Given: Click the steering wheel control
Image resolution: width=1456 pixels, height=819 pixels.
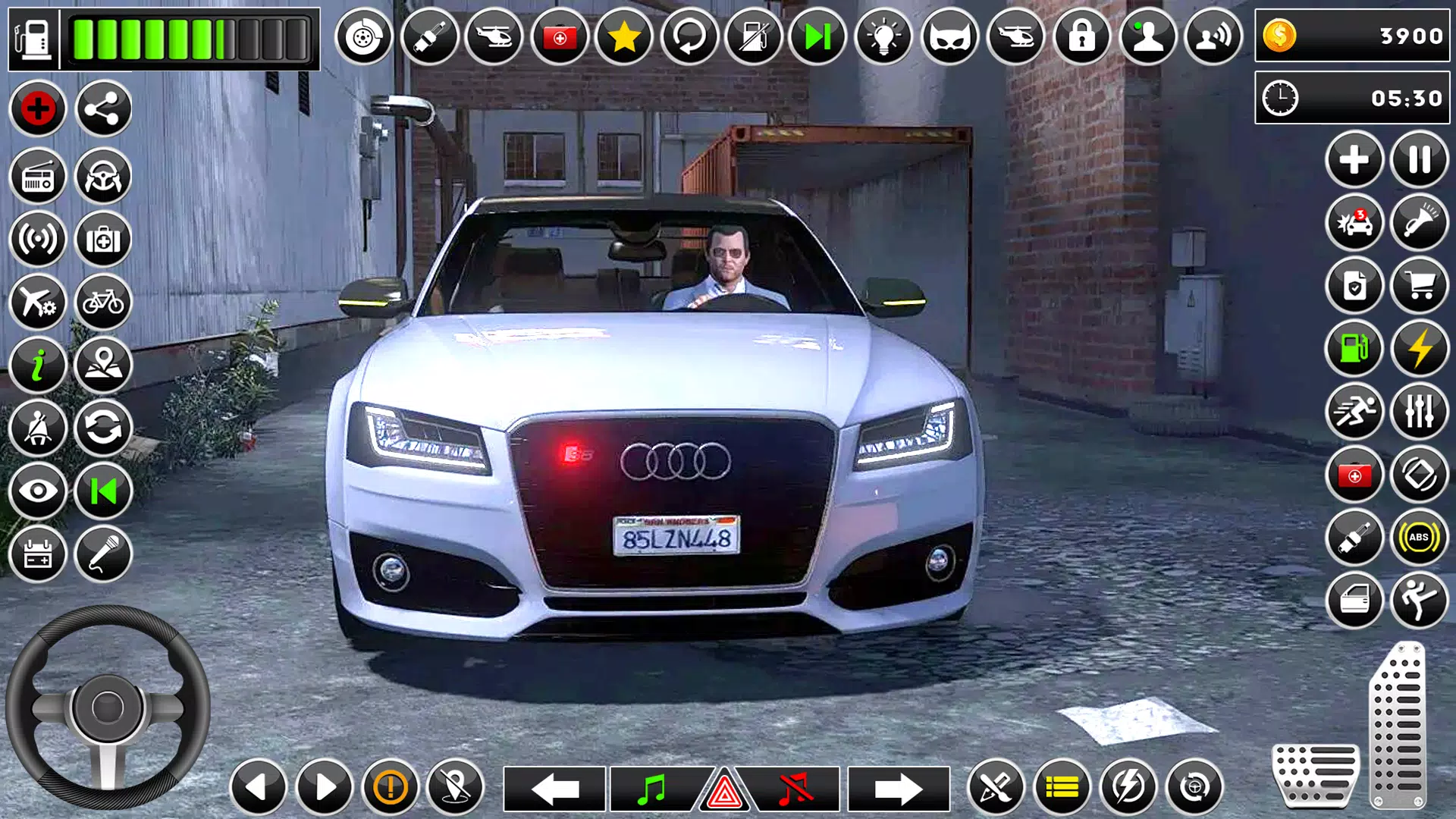Looking at the screenshot, I should click(106, 709).
